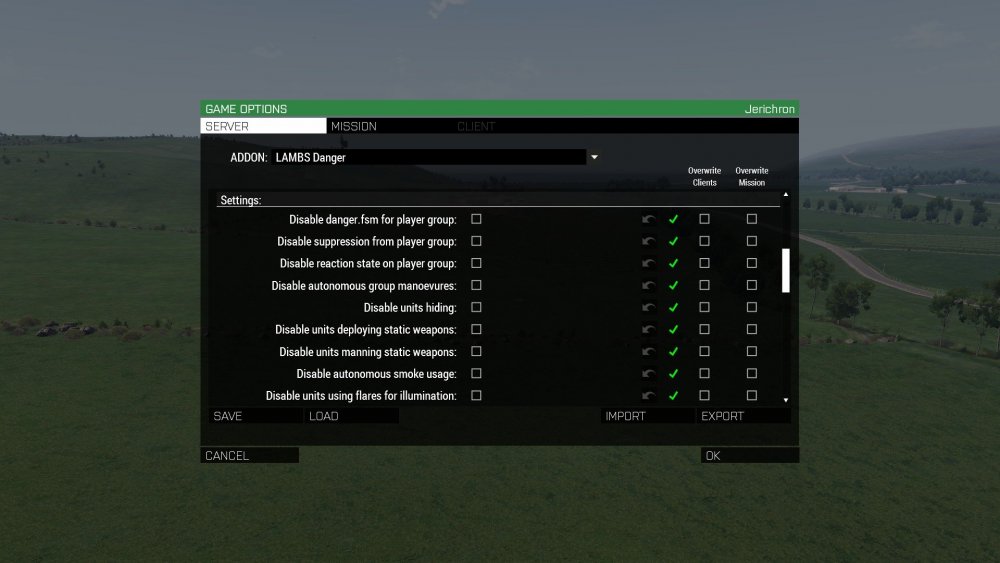
Task: Select the Server tab
Action: point(263,126)
